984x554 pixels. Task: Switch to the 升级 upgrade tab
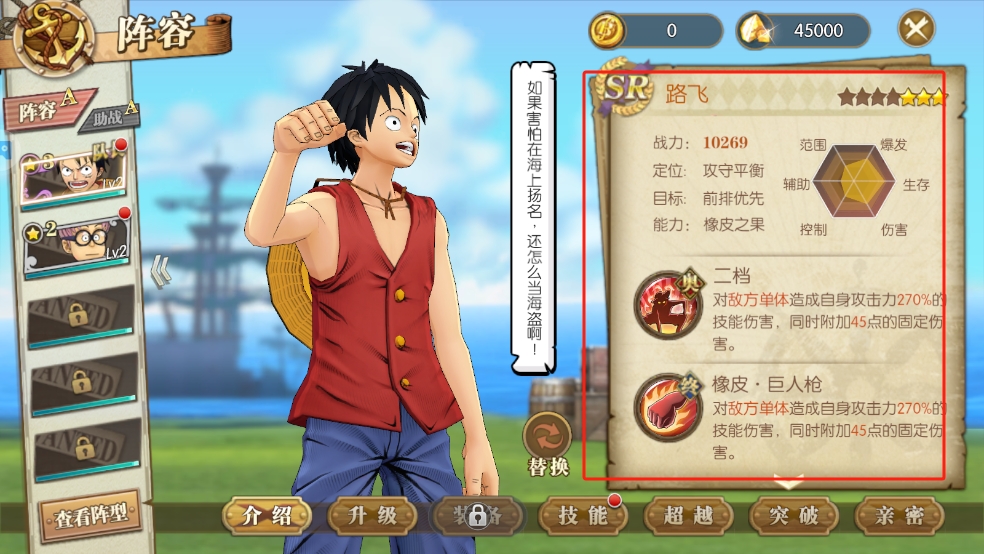pyautogui.click(x=373, y=516)
